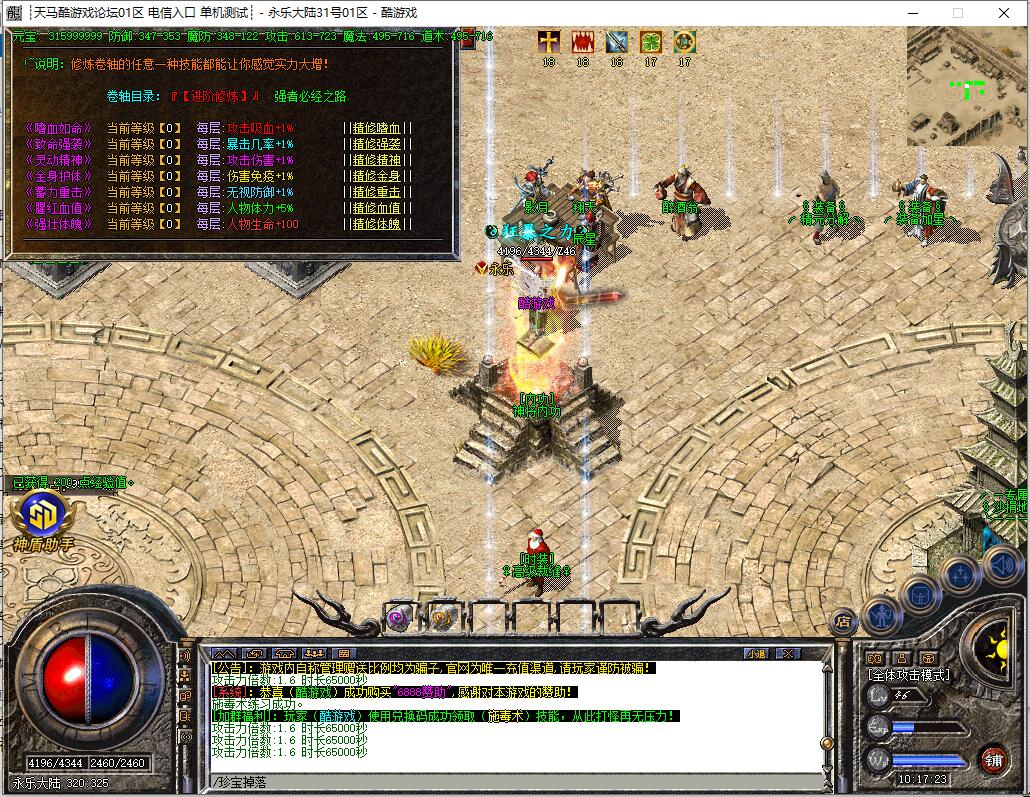Open the bag inventory round button
The height and width of the screenshot is (797, 1030).
tap(922, 594)
